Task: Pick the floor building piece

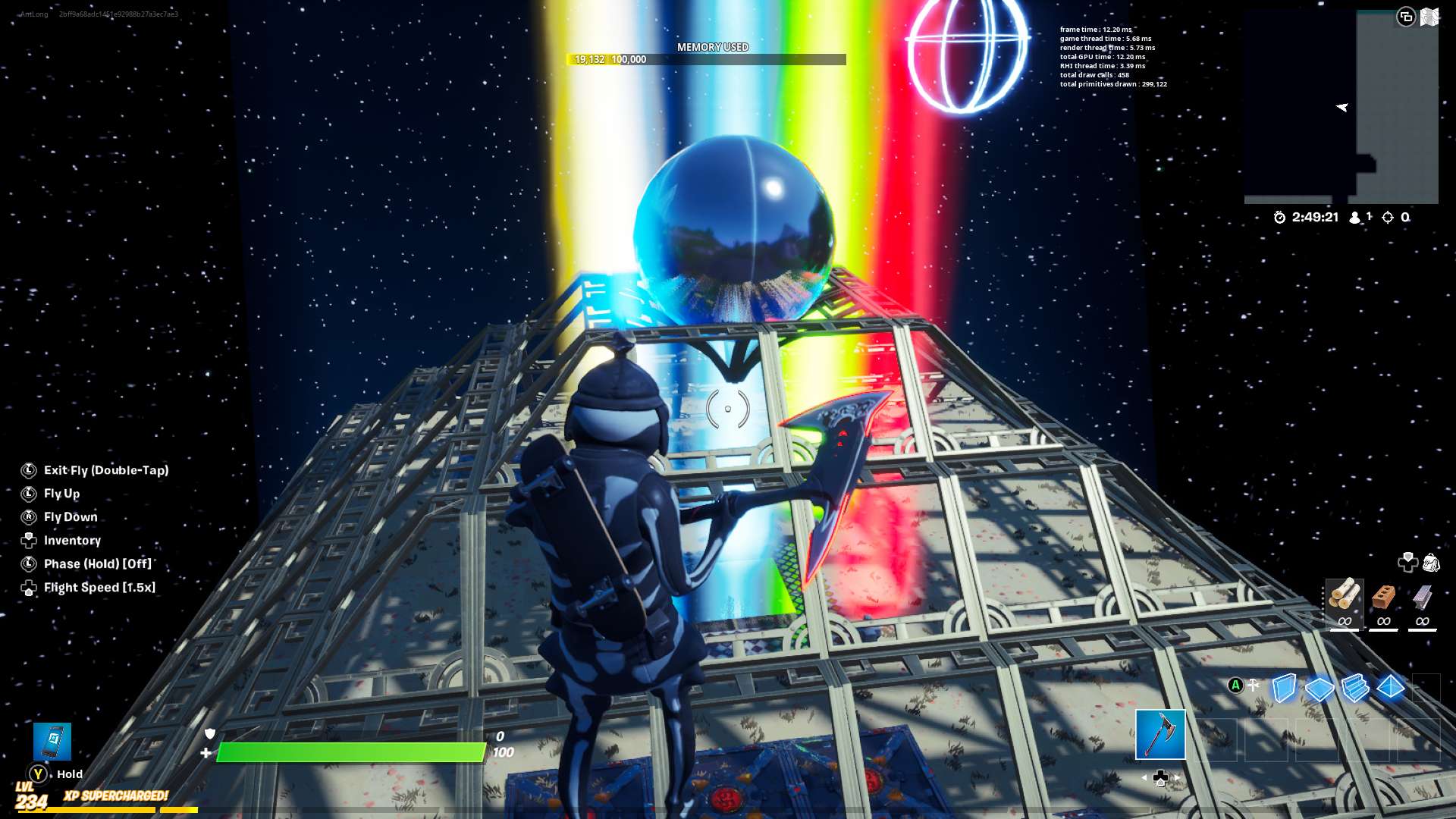Action: pos(1319,689)
